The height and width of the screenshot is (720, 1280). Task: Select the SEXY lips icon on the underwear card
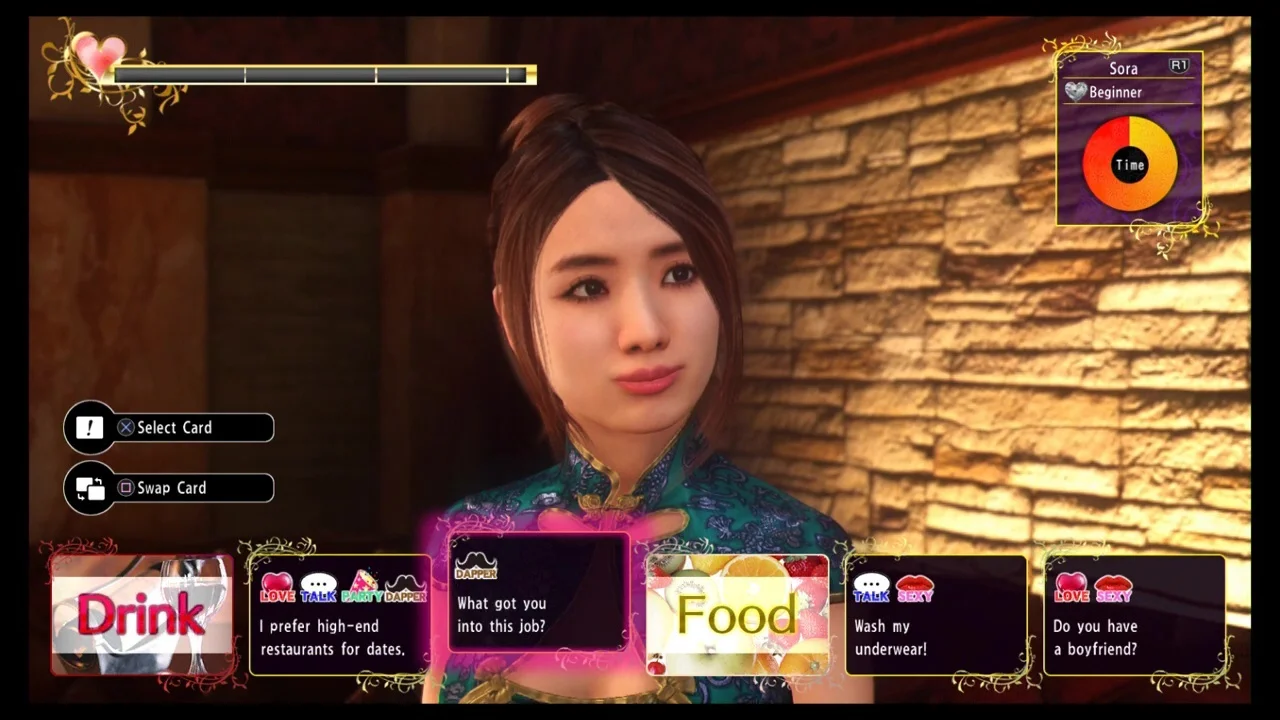[x=916, y=588]
